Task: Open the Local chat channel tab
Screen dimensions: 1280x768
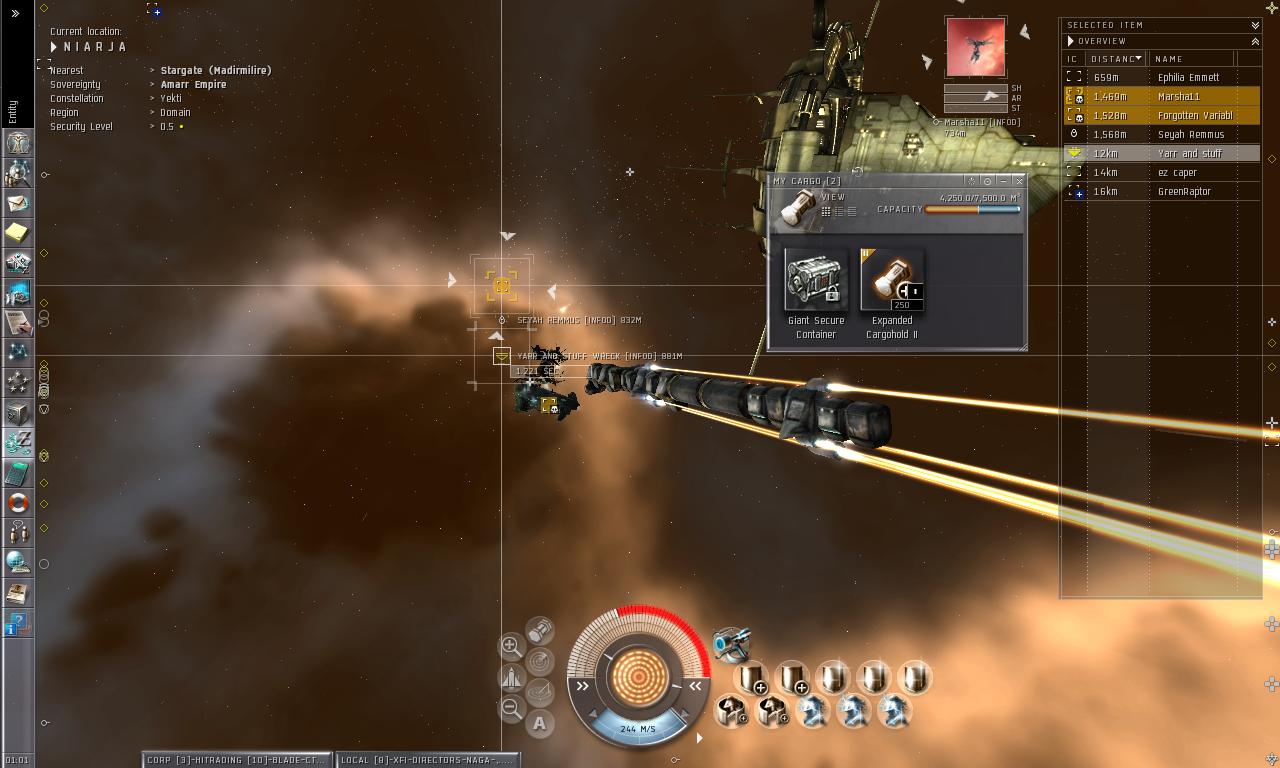Action: click(x=428, y=760)
